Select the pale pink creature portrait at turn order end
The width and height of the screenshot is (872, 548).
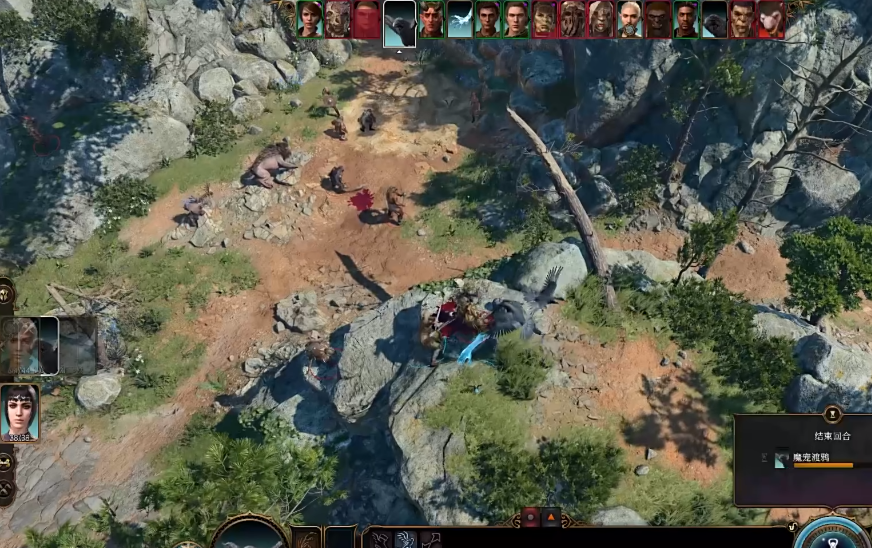click(x=771, y=19)
